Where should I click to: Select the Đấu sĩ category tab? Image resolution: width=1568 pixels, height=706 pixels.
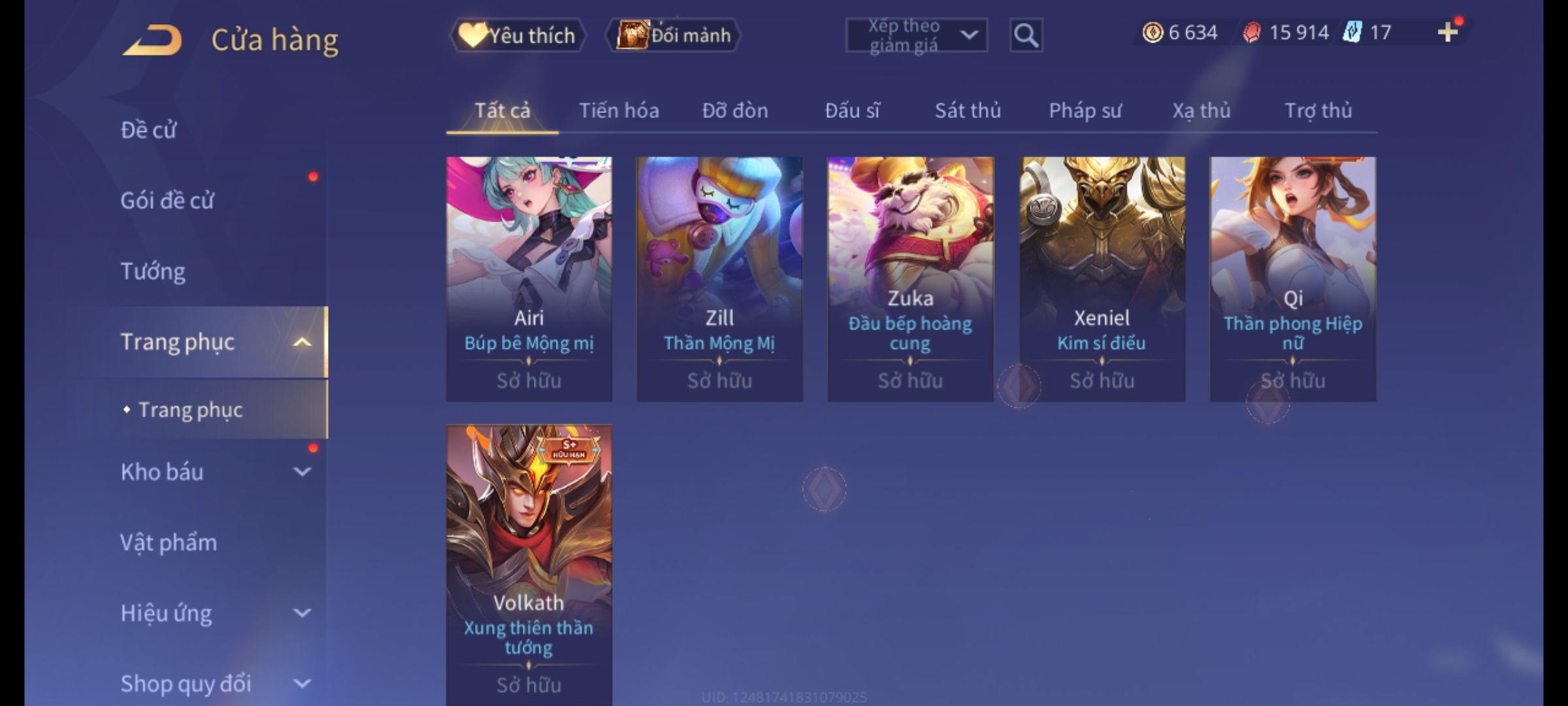(x=852, y=110)
